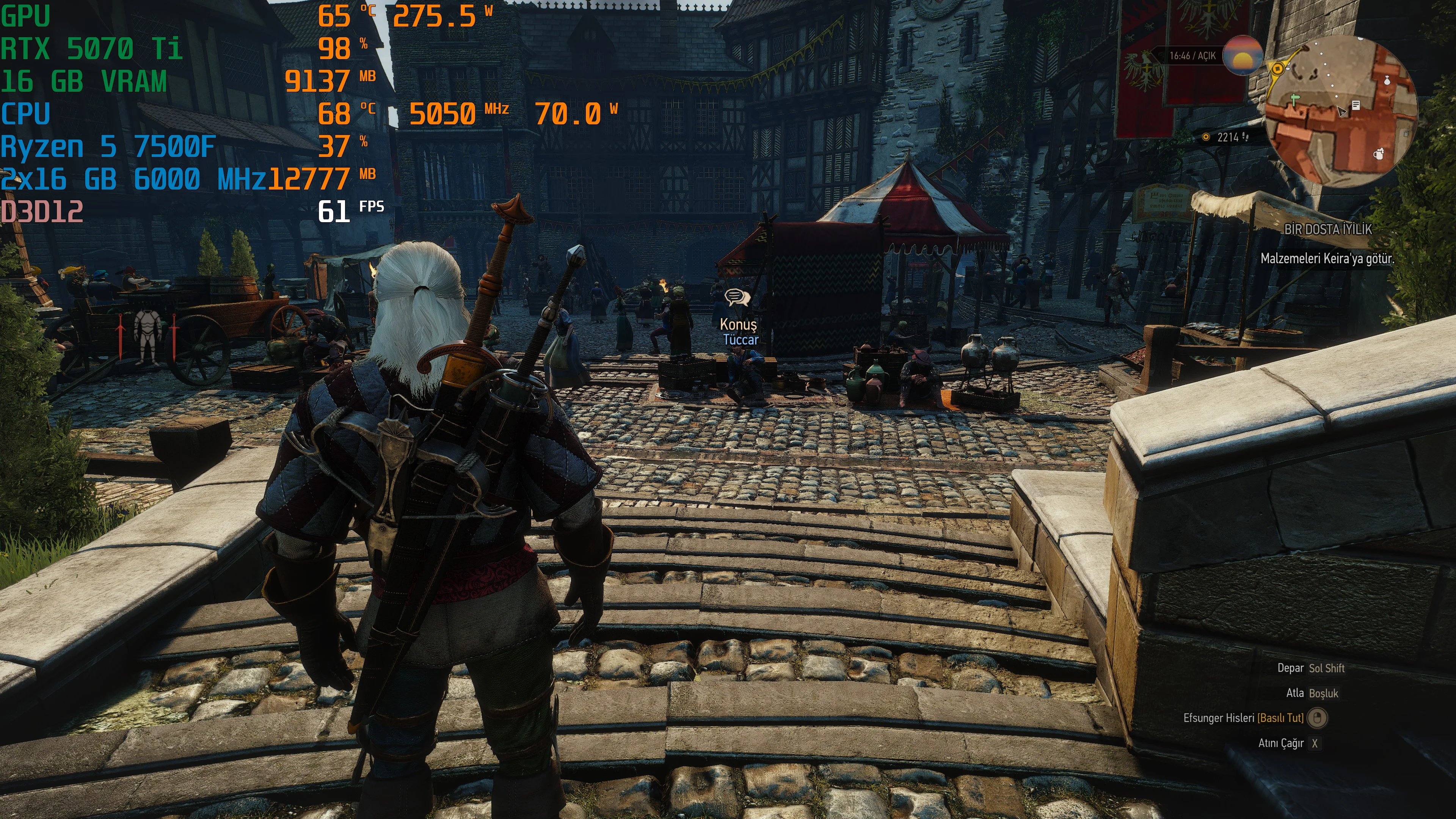This screenshot has height=819, width=1456.
Task: Click the damaged armor figure indicator
Action: (x=147, y=336)
